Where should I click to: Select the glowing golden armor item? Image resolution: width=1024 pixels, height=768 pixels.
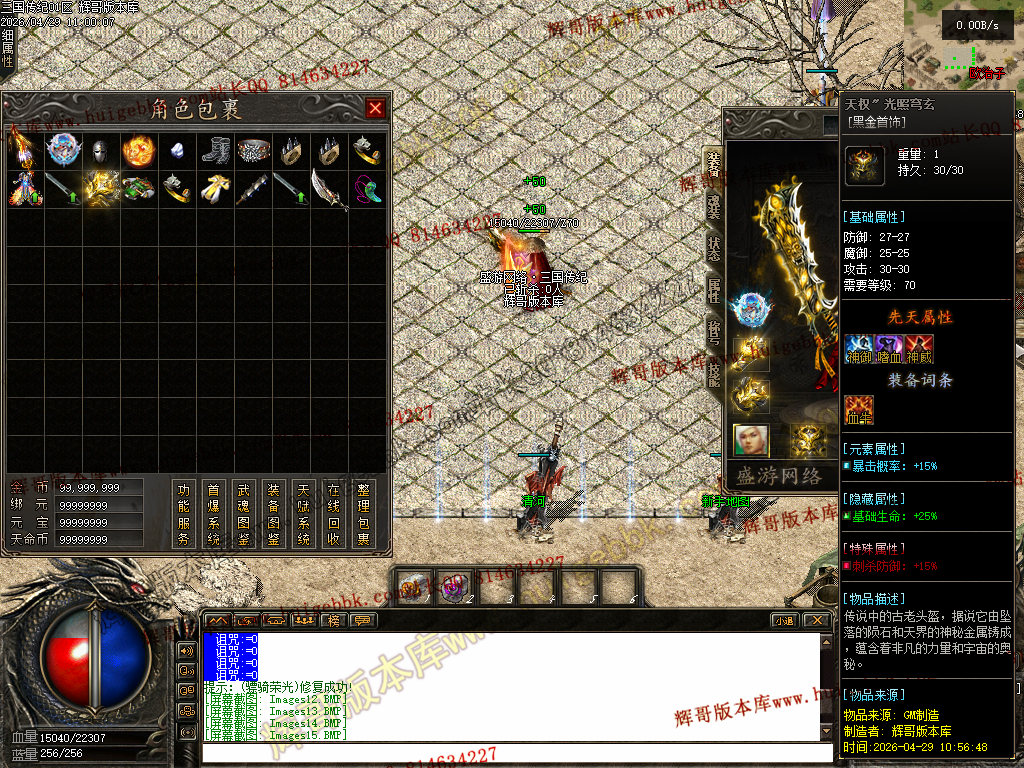click(x=100, y=188)
